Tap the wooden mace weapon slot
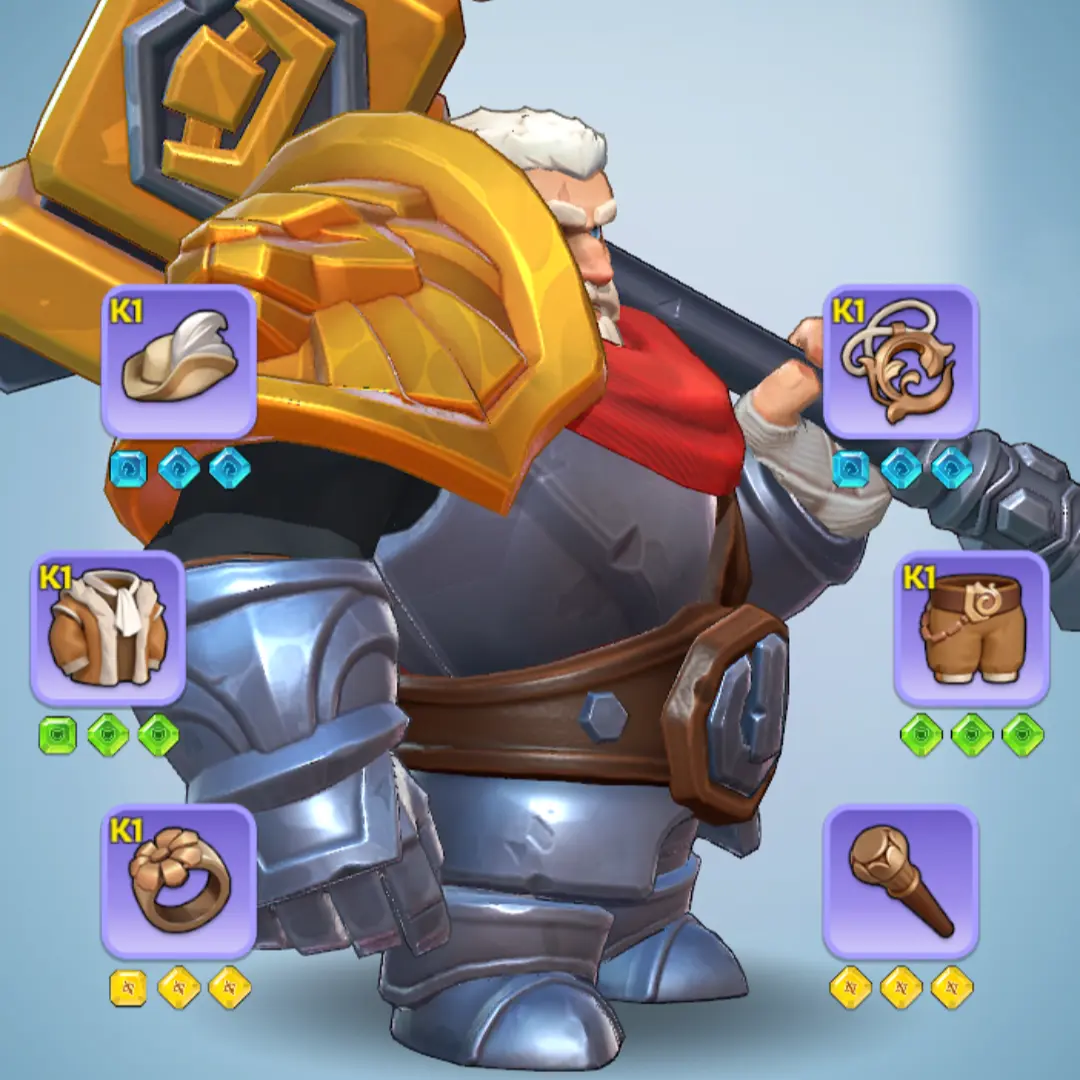Image resolution: width=1080 pixels, height=1080 pixels. [900, 882]
